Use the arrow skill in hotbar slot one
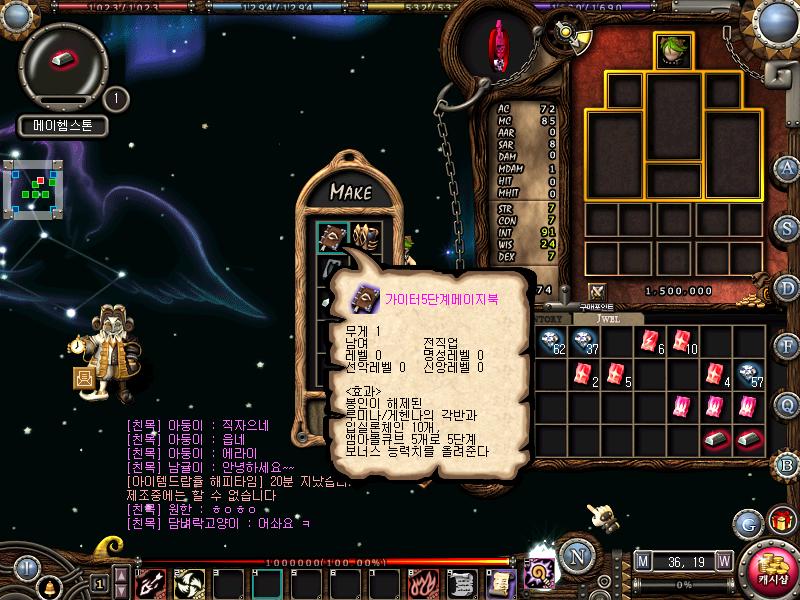 coord(150,581)
